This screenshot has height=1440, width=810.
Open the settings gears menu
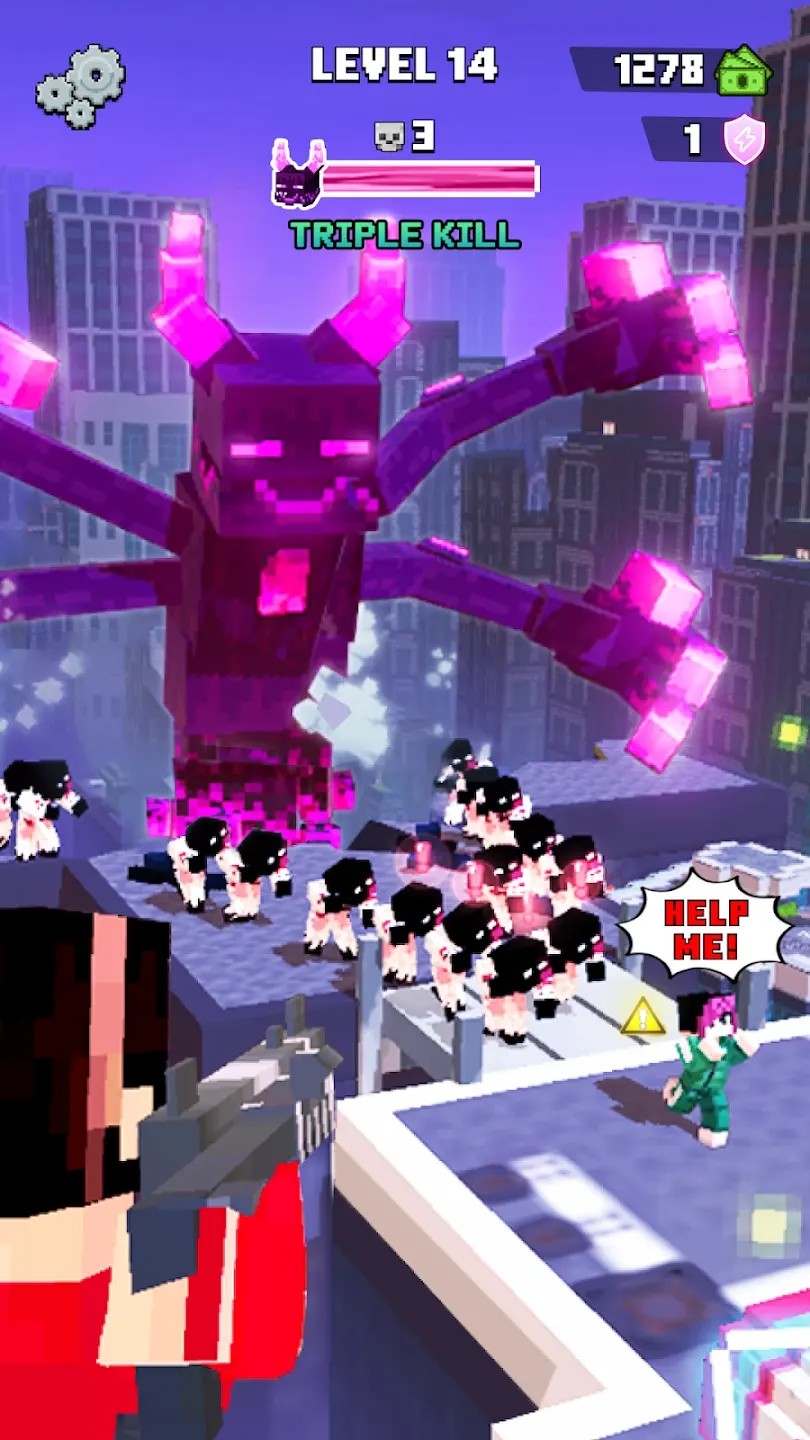click(x=81, y=84)
